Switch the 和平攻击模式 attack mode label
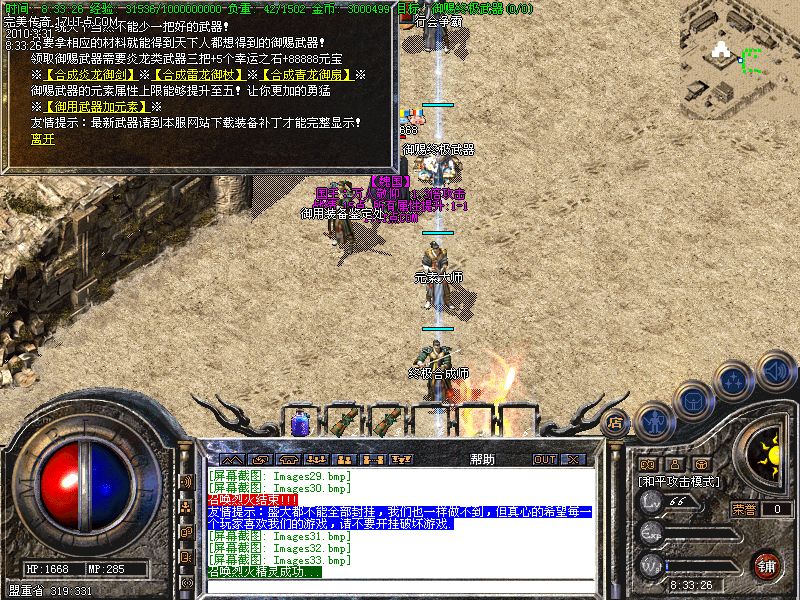Screen dimensions: 800x600 point(680,481)
